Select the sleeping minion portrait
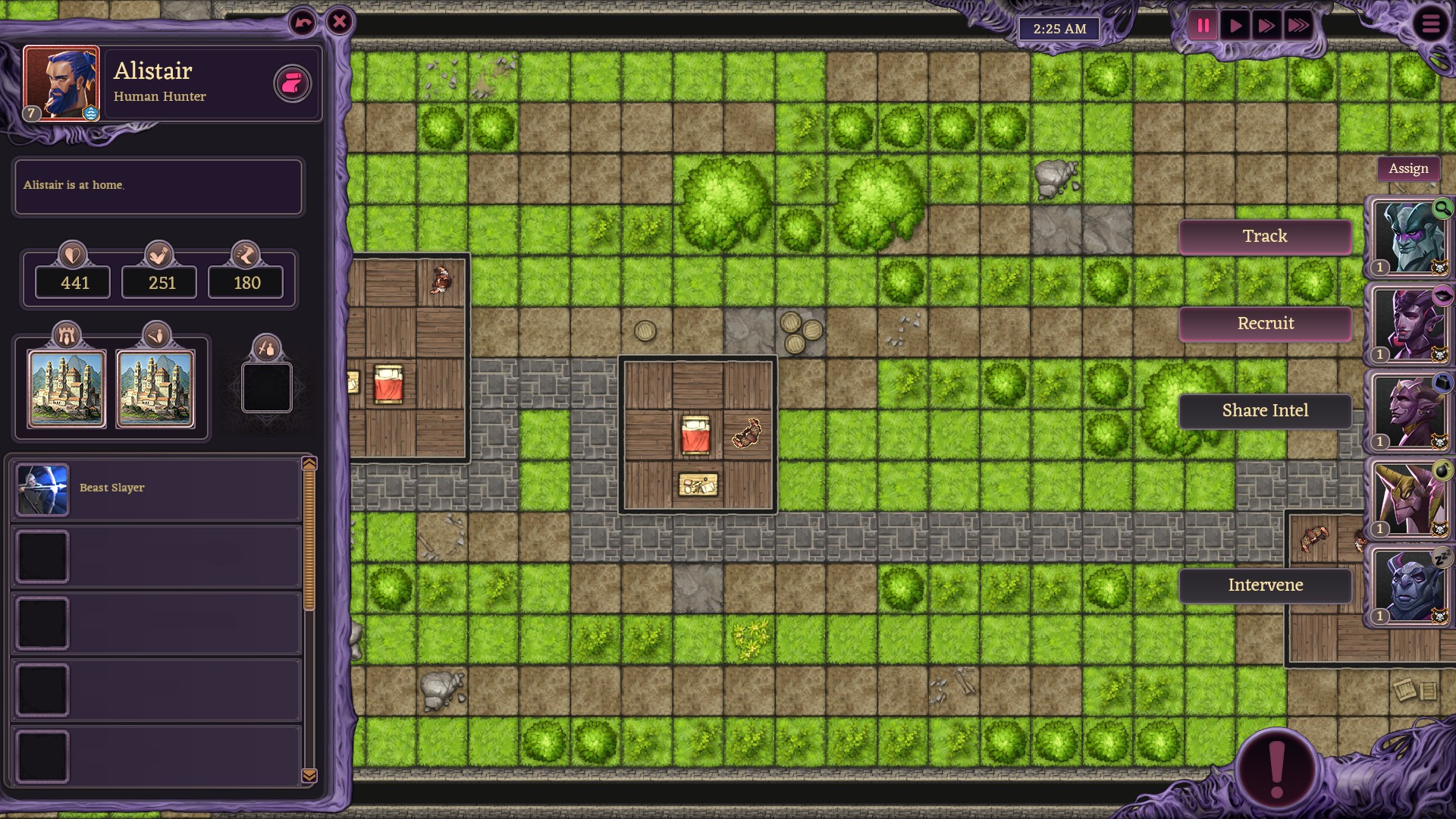 tap(1409, 587)
